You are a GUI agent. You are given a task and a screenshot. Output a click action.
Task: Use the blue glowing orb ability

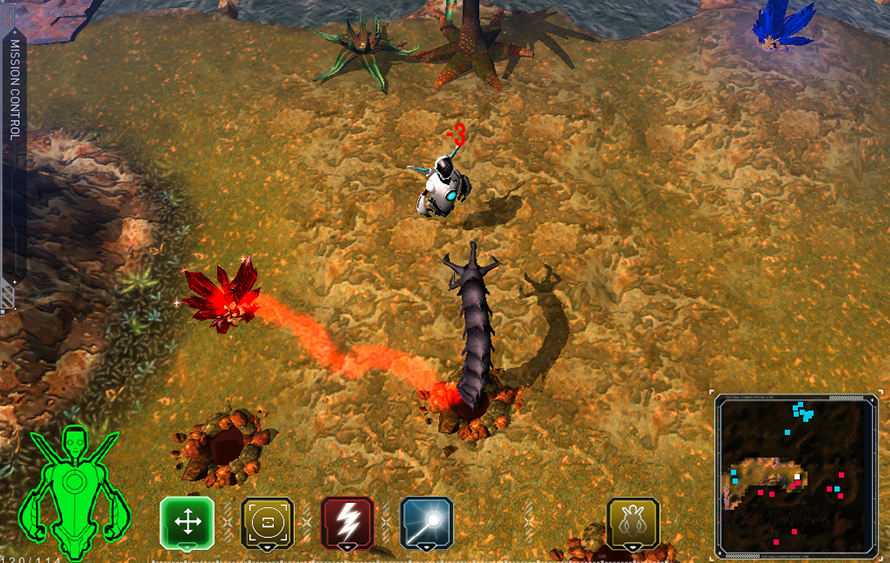(x=427, y=522)
